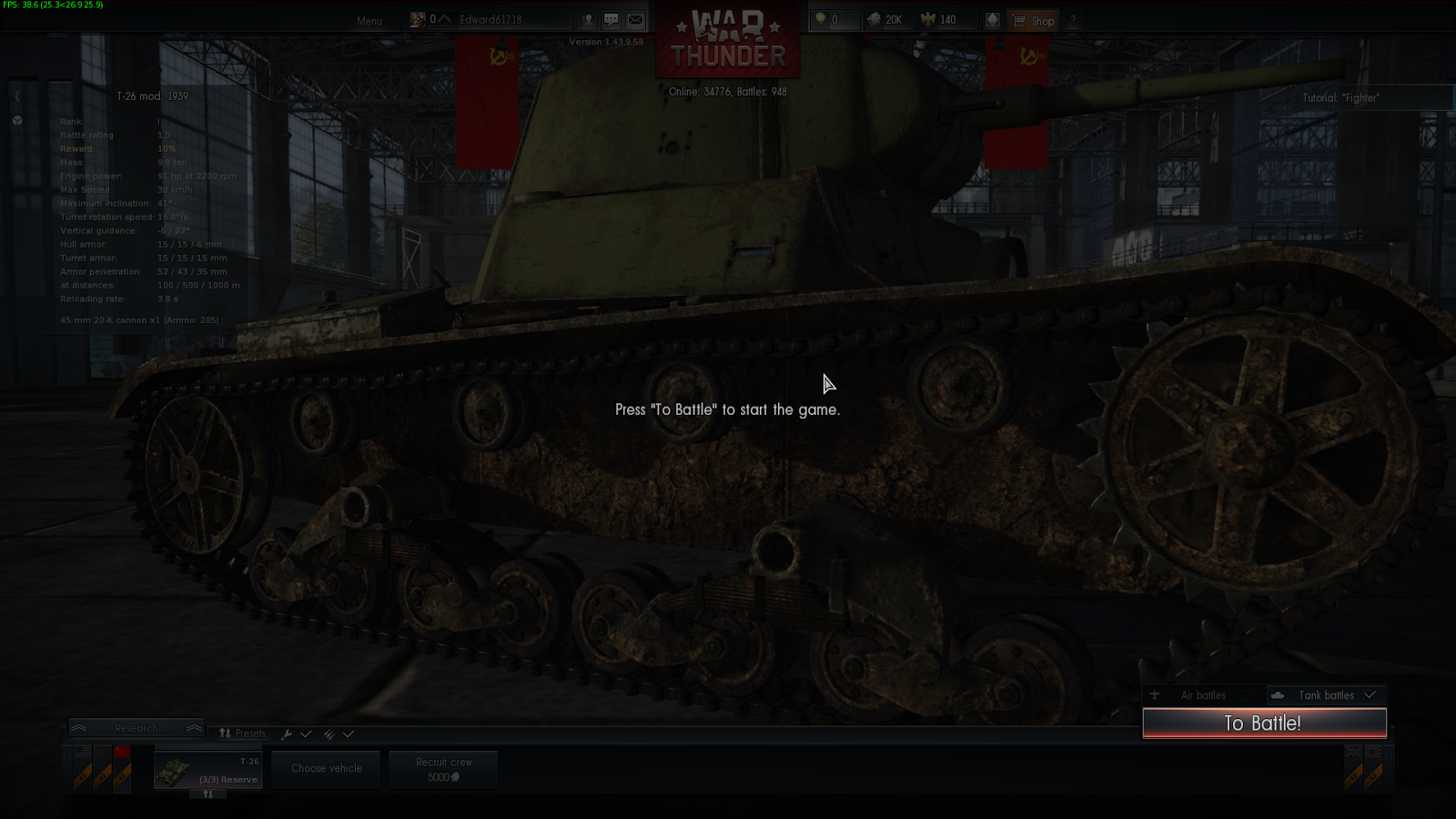This screenshot has width=1456, height=819.
Task: Open the Menu at the top
Action: (369, 20)
